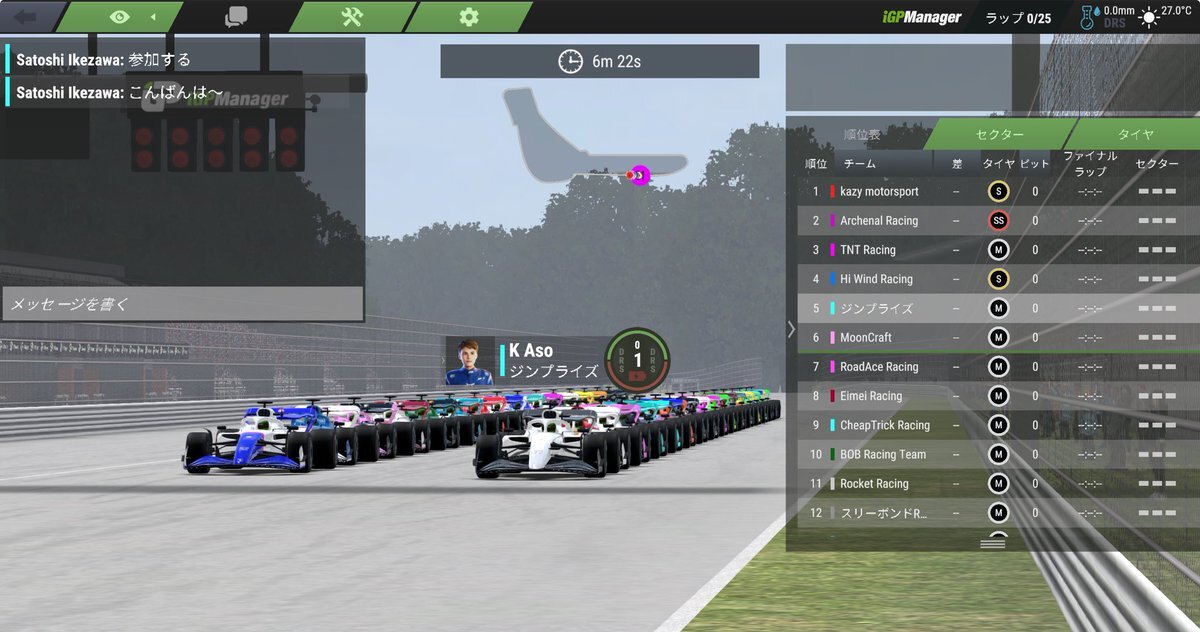Switch to the タイヤ tab
Screen dimensions: 1200x632
(1135, 135)
